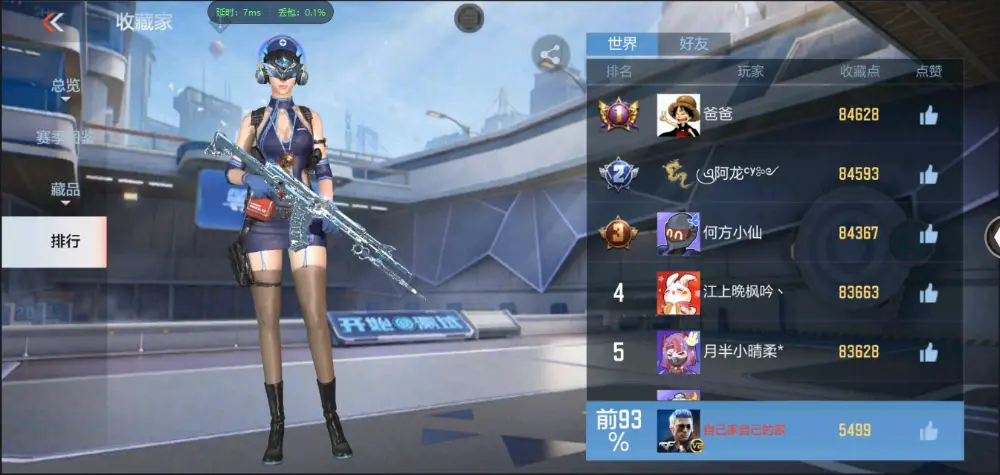Like rank 1 player 爸爸
Image resolution: width=1000 pixels, height=475 pixels.
tap(928, 115)
